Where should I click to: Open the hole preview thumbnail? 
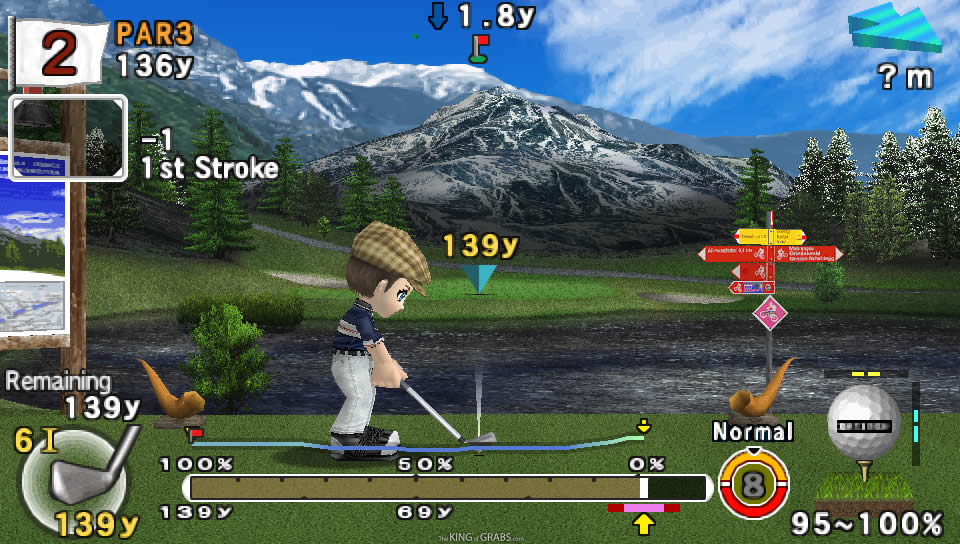click(x=68, y=137)
